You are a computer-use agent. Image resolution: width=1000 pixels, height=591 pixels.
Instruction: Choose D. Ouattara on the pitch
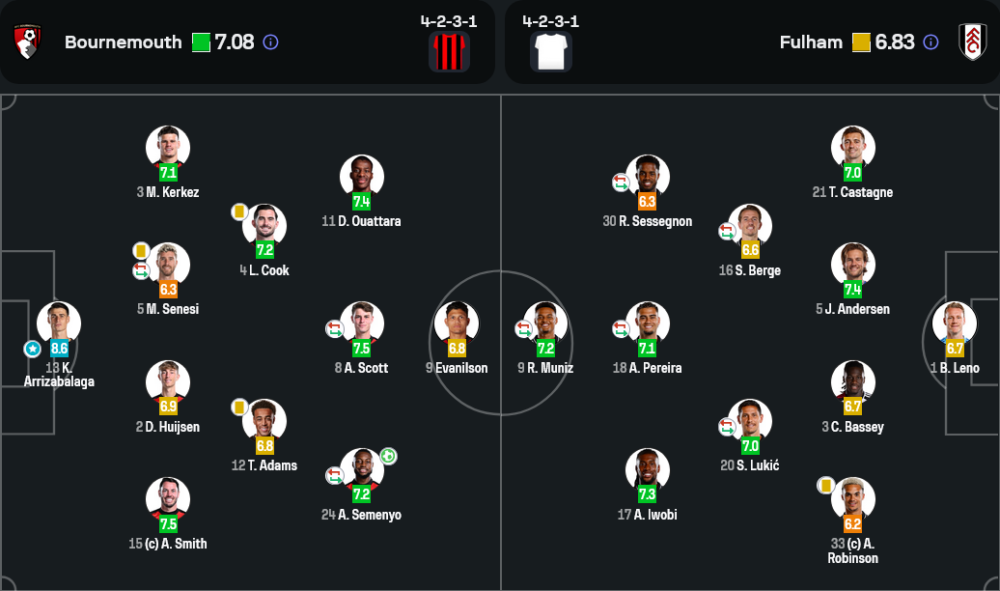pyautogui.click(x=361, y=176)
